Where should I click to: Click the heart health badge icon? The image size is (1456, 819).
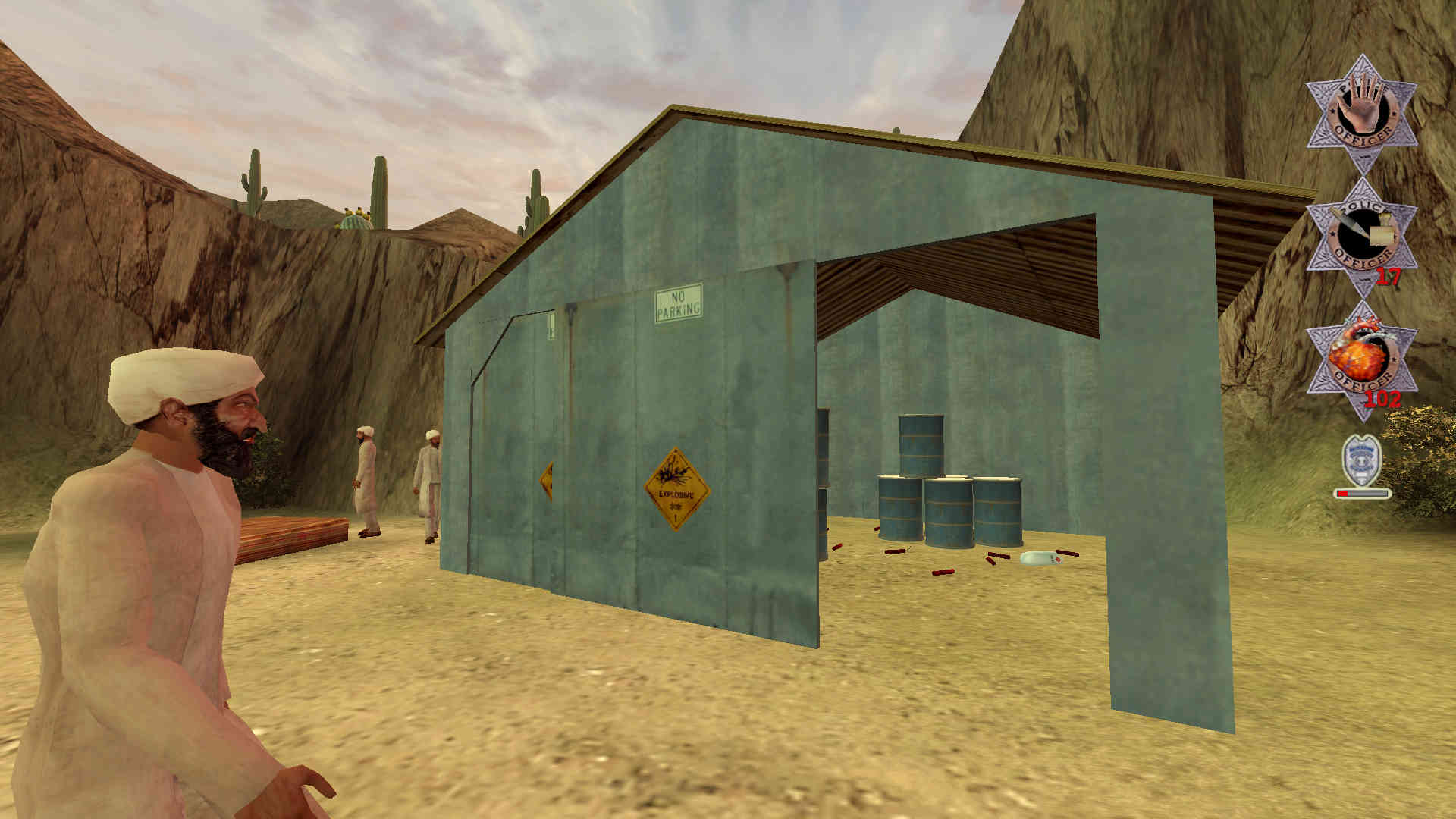click(x=1361, y=359)
